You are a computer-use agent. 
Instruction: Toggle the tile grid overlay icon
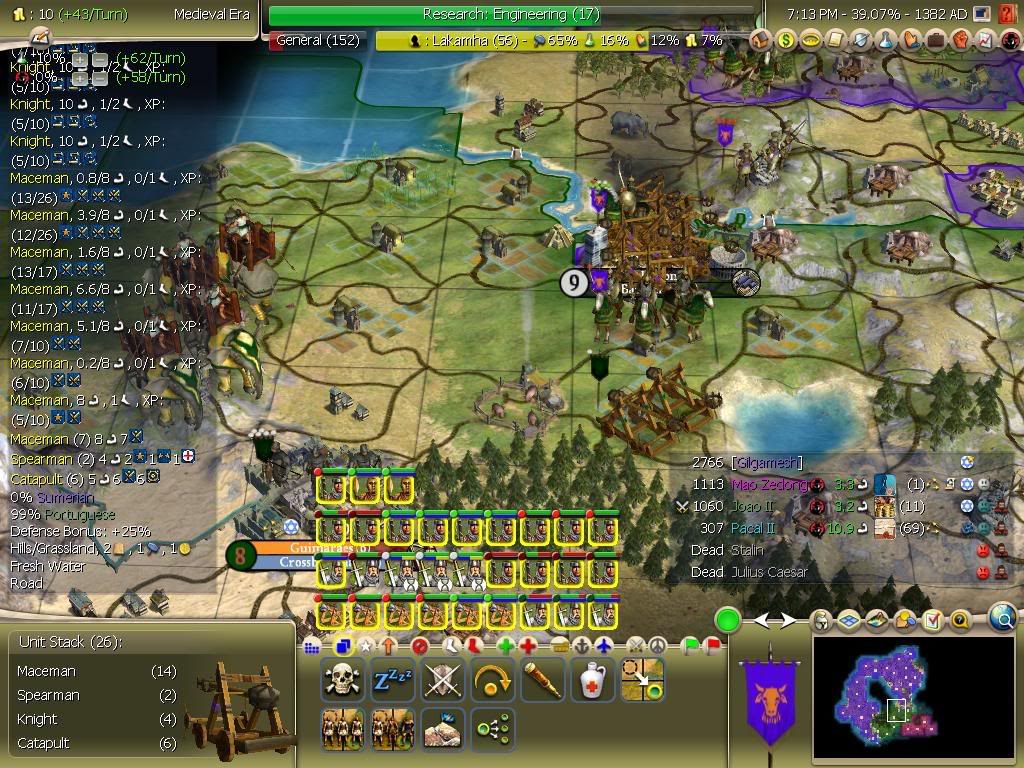pos(847,621)
